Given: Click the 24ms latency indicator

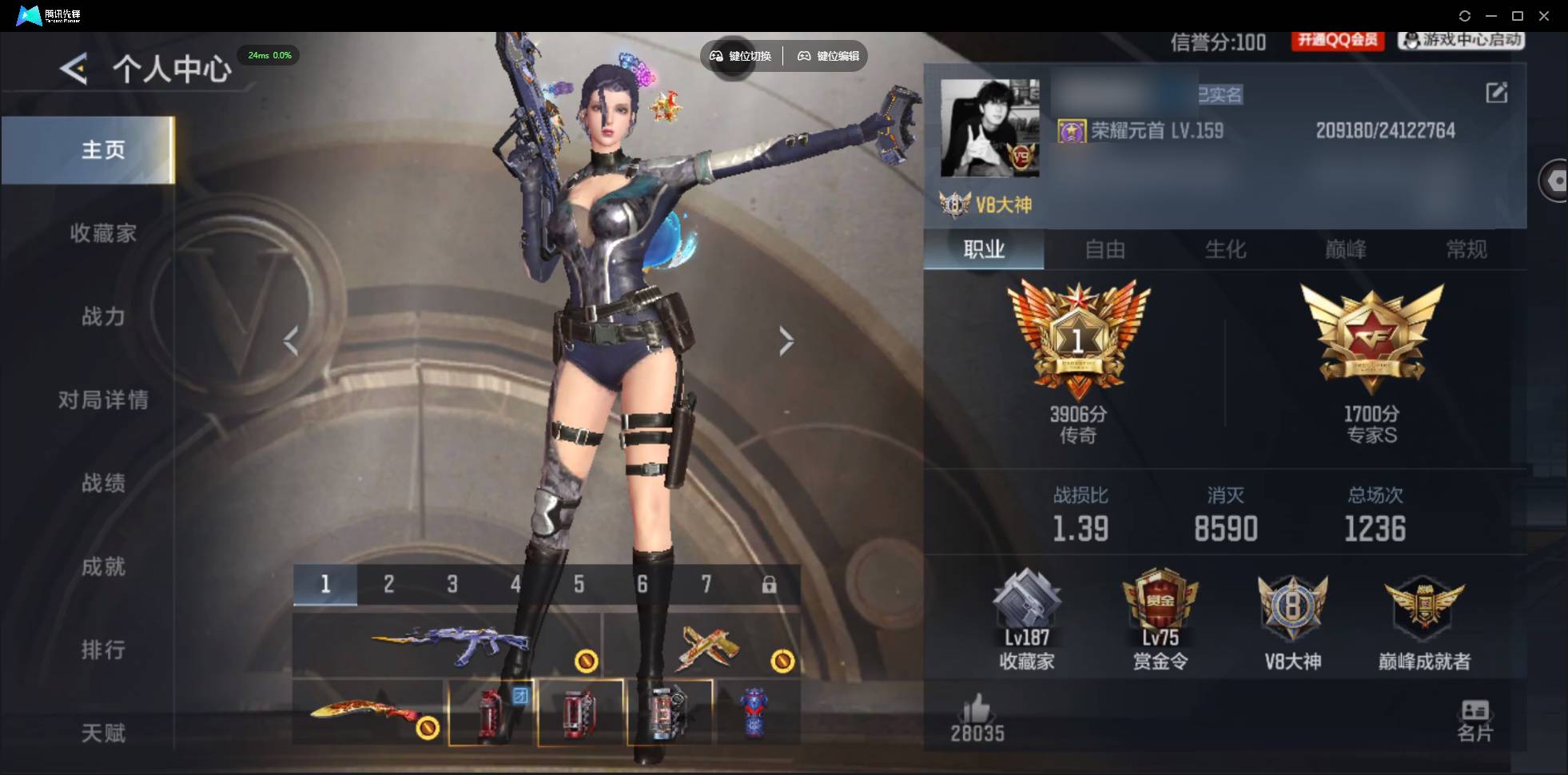Looking at the screenshot, I should [x=269, y=55].
